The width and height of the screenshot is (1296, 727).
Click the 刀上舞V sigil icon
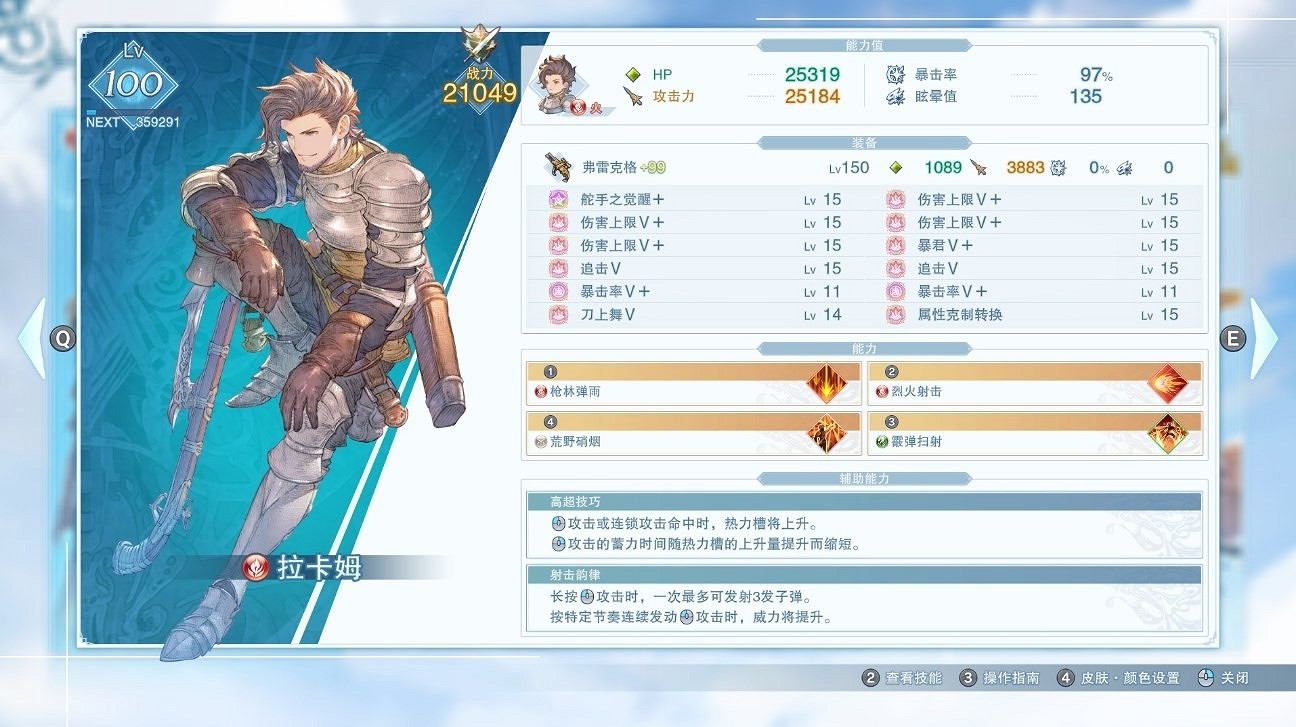(x=557, y=315)
